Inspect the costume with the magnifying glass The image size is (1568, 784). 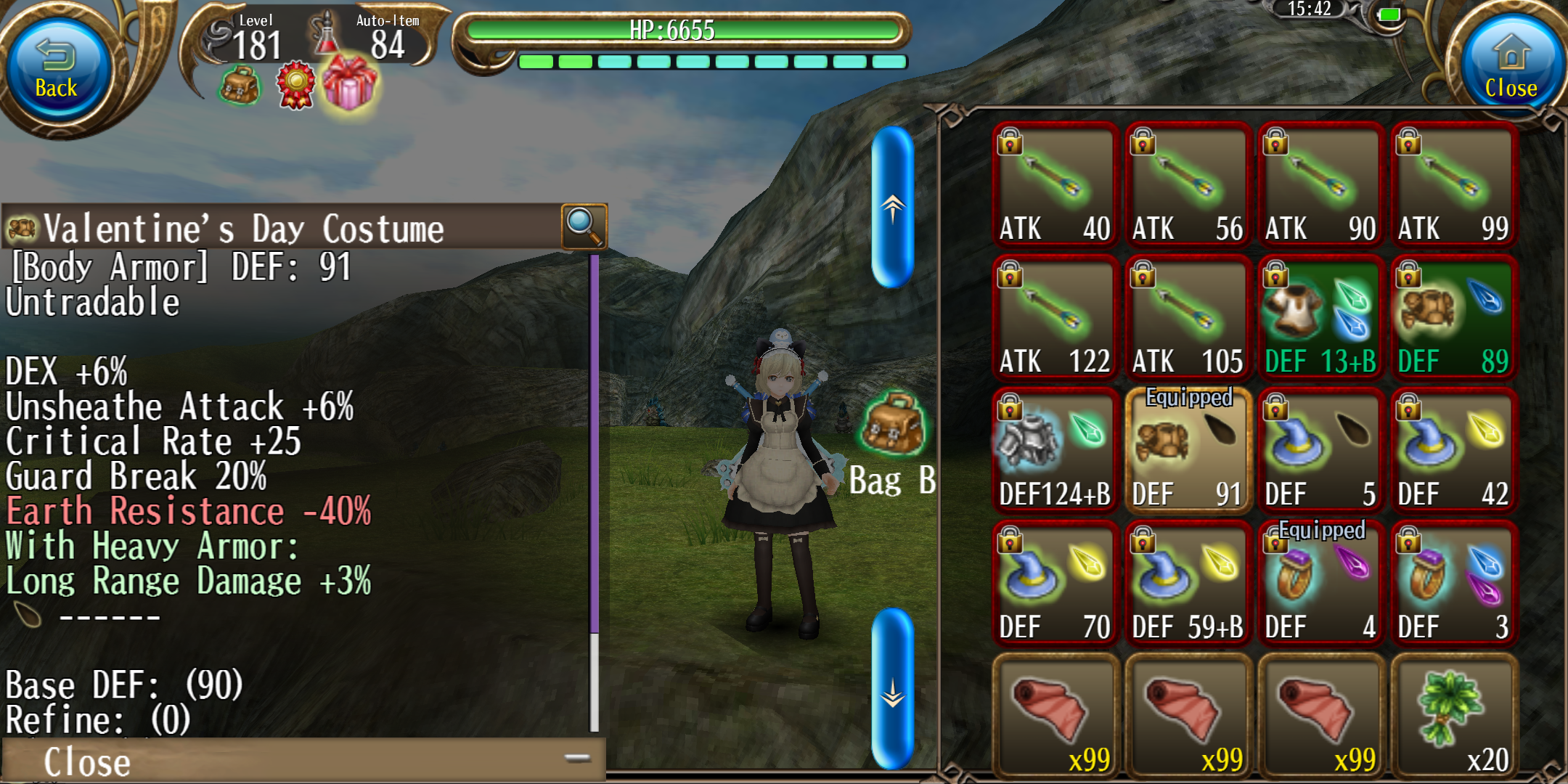click(584, 226)
